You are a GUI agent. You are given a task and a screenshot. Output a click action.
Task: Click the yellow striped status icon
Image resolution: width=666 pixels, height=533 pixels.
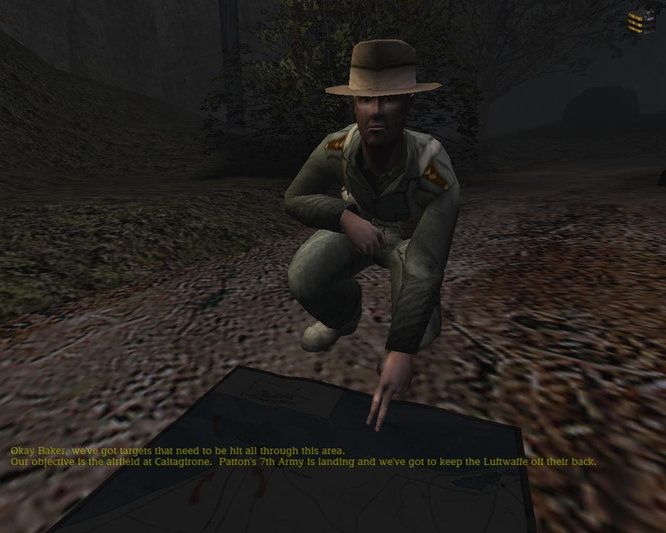click(636, 22)
